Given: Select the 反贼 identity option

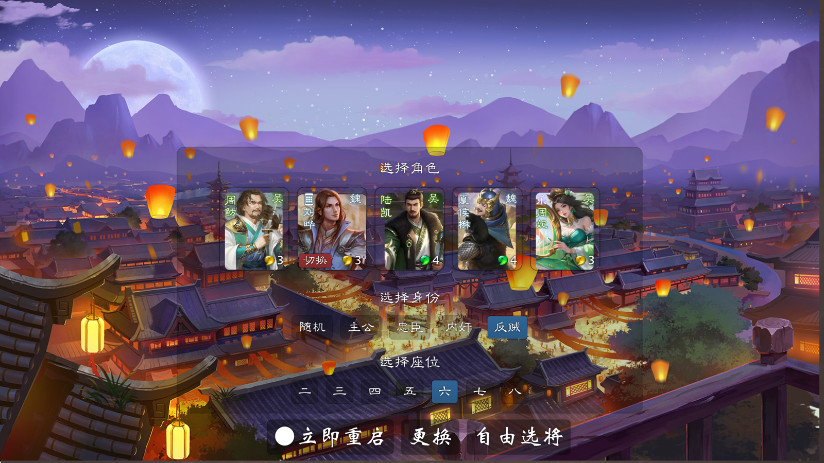Looking at the screenshot, I should pyautogui.click(x=507, y=327).
